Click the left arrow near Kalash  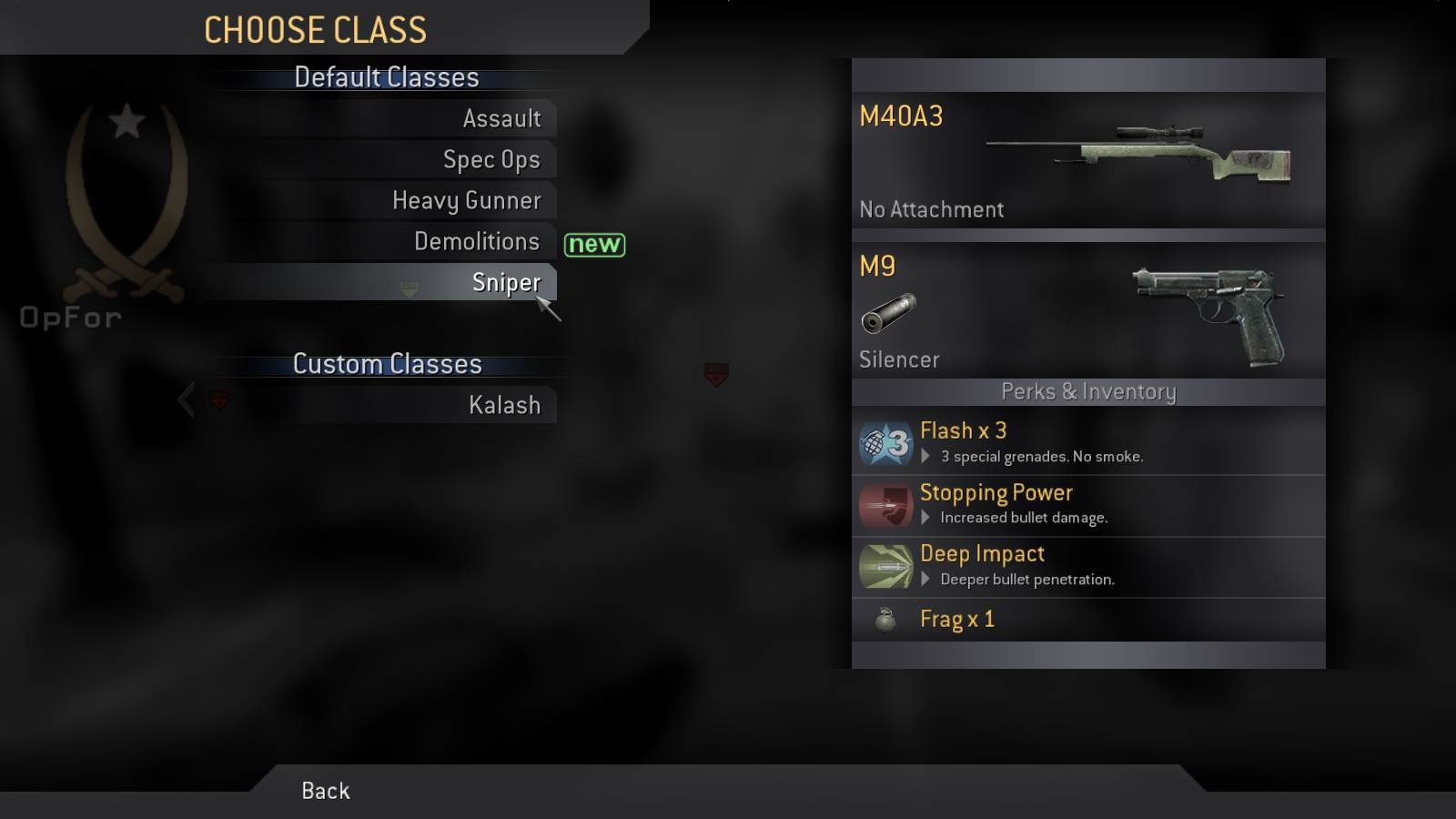186,399
